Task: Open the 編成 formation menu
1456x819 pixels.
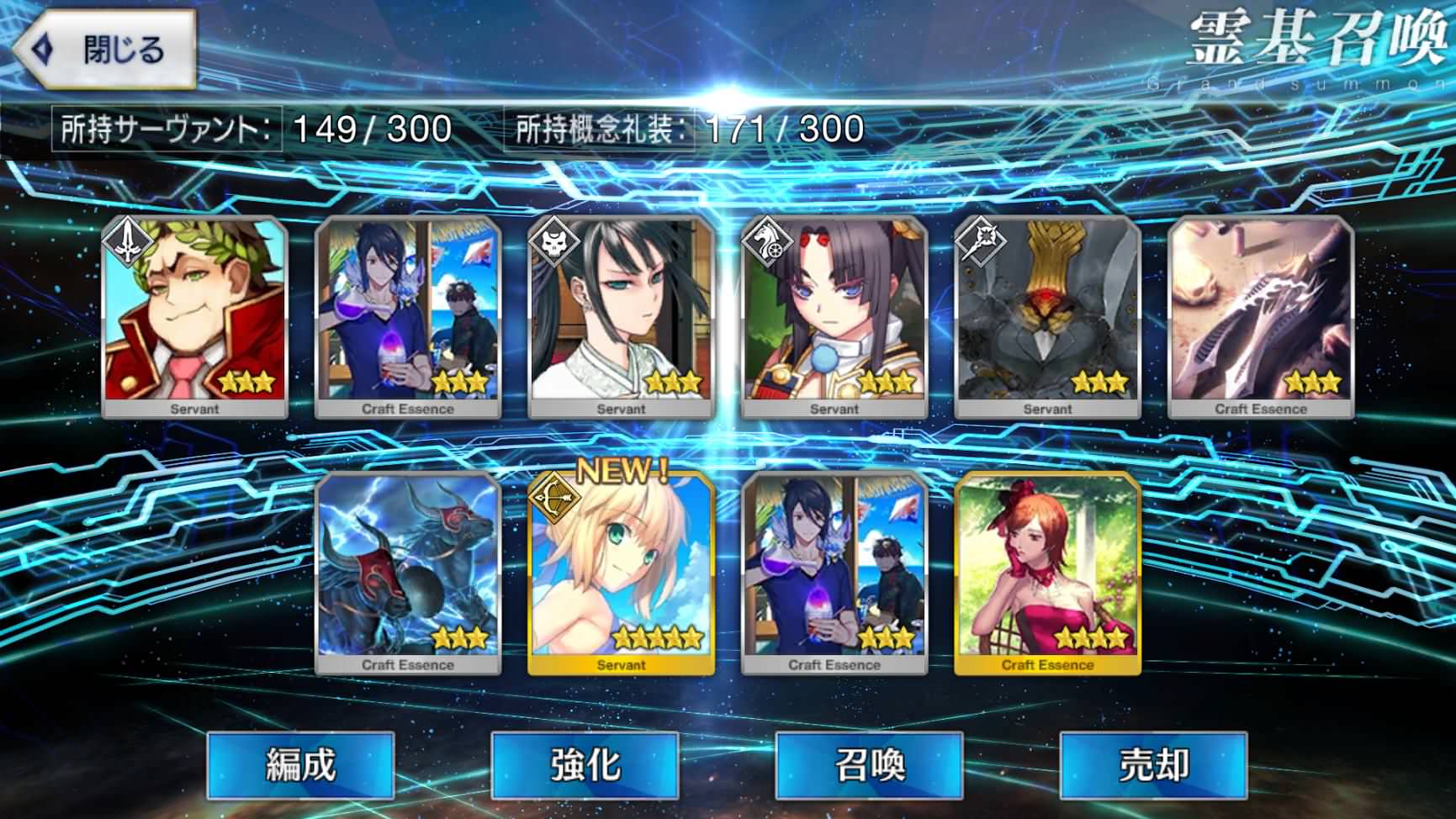Action: tap(300, 764)
